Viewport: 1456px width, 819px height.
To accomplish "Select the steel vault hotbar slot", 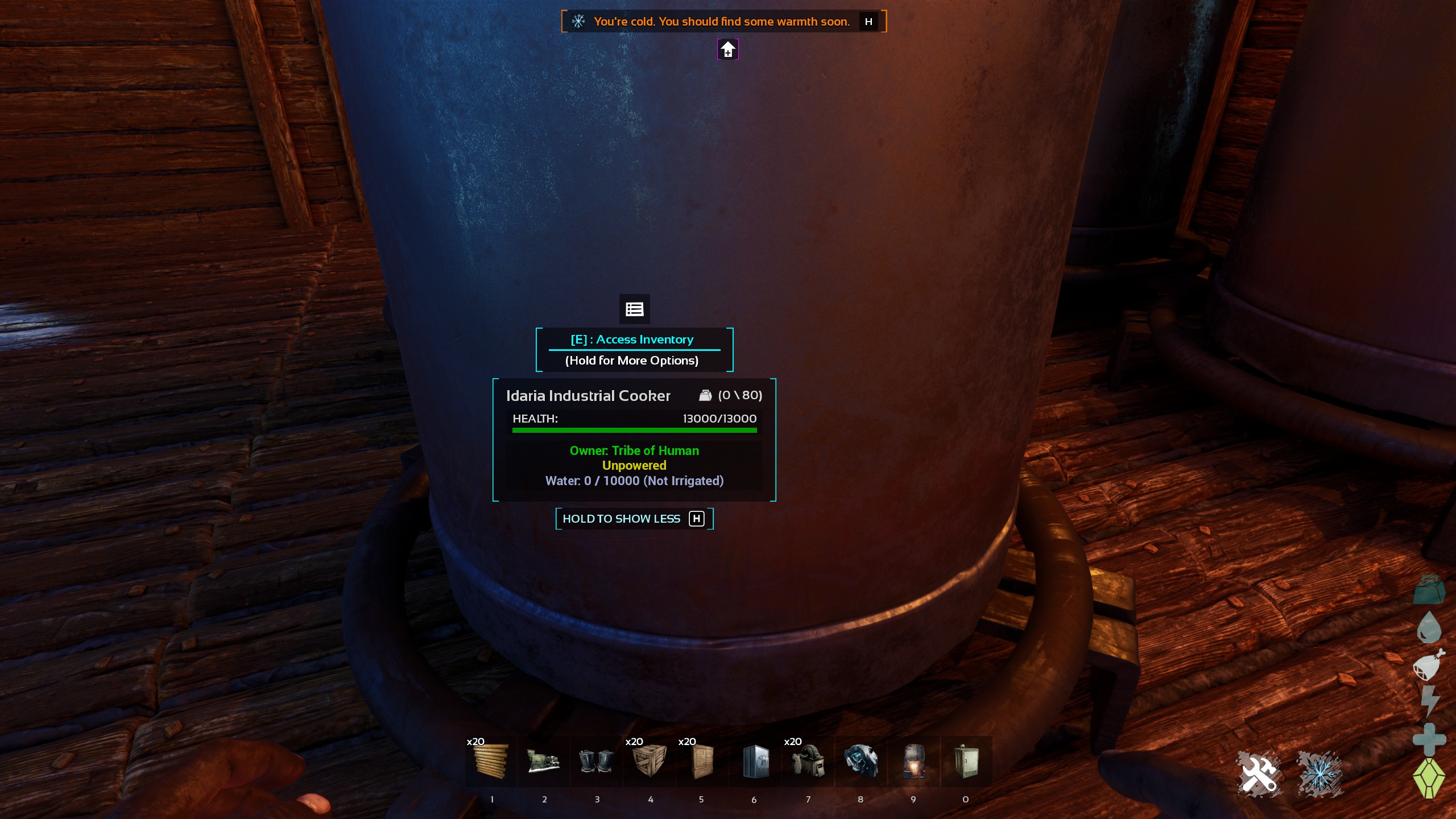I will tap(755, 761).
